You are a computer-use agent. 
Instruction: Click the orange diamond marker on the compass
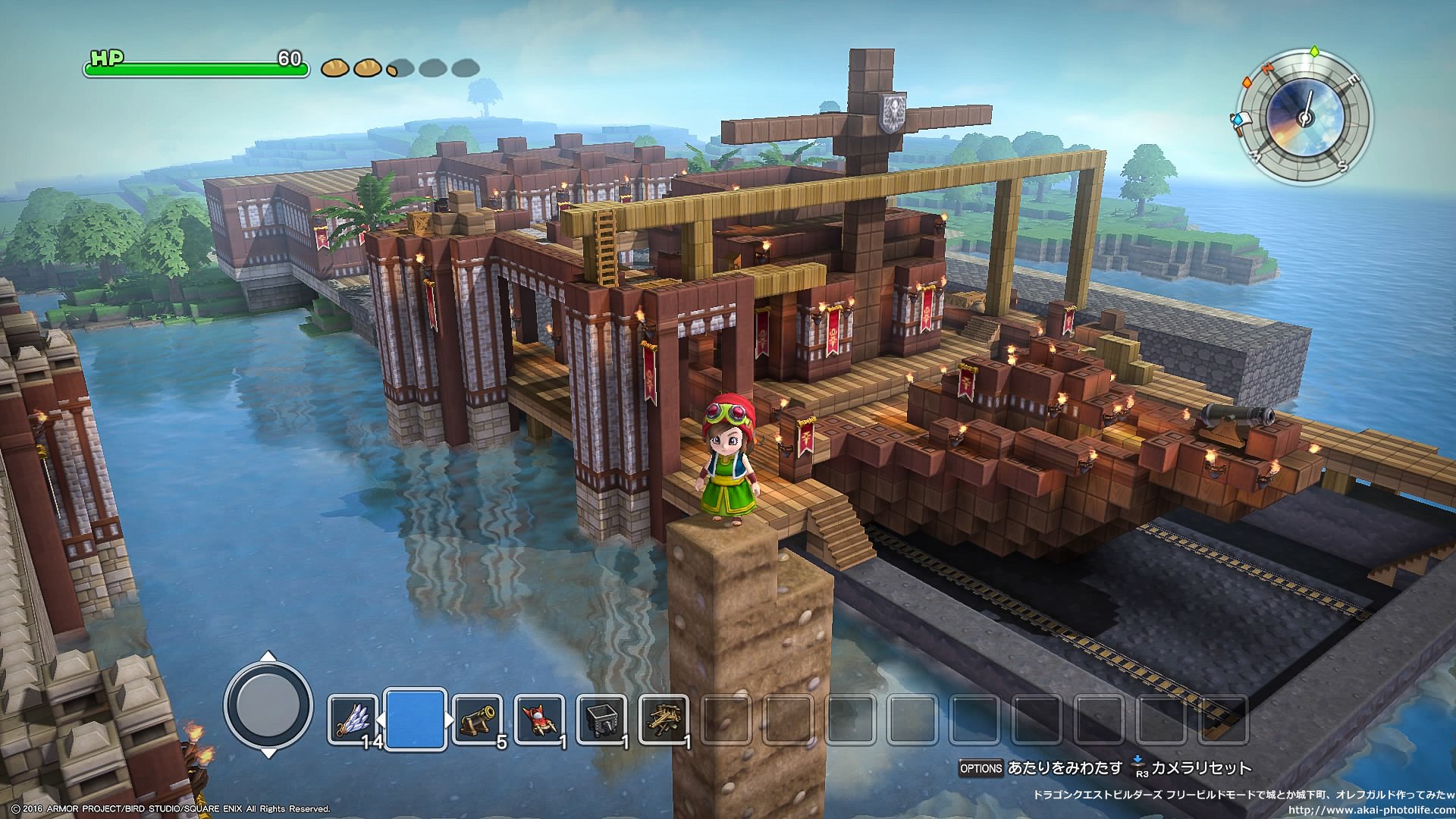tap(1247, 81)
